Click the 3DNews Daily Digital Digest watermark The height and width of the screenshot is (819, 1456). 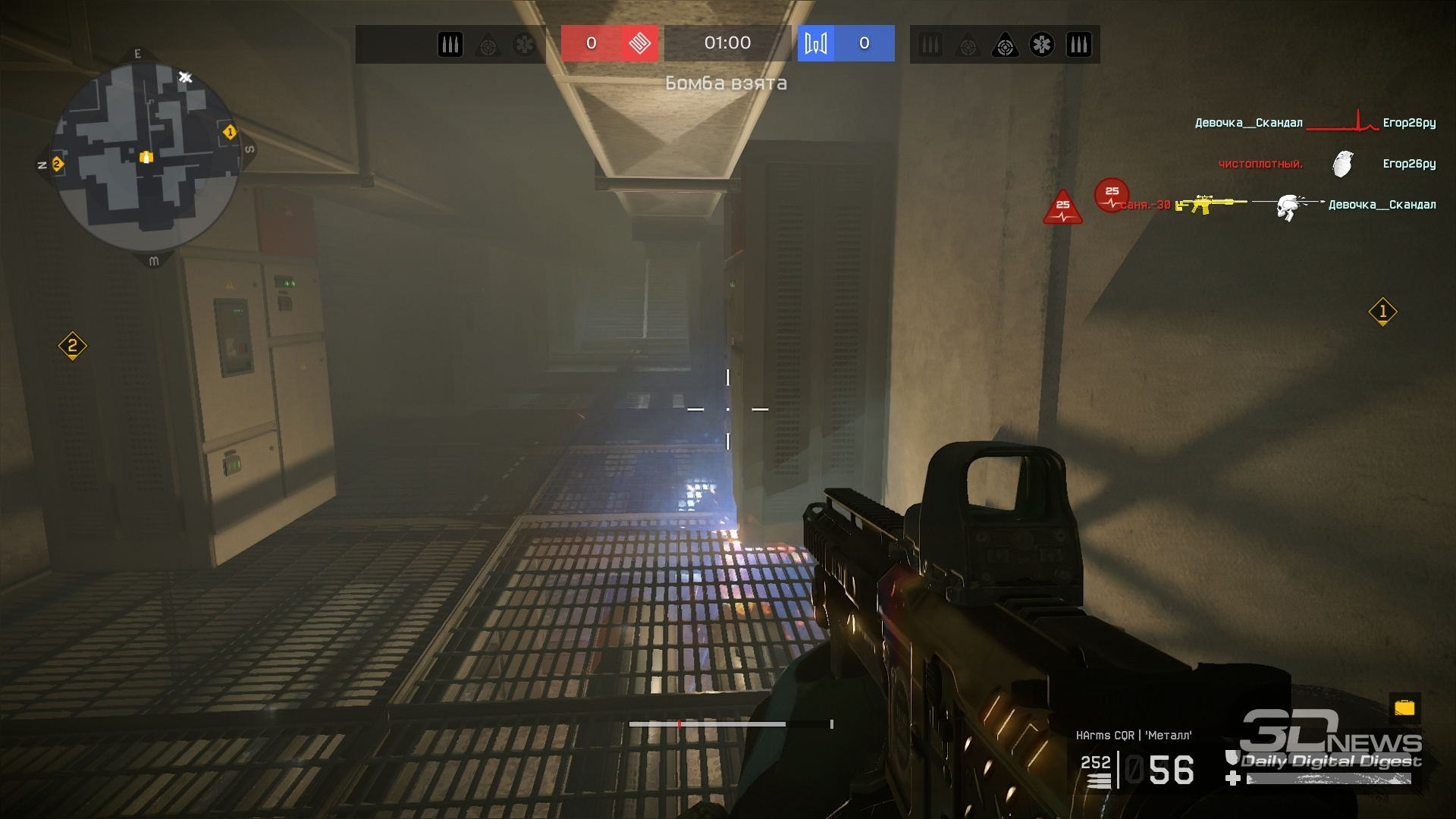click(1331, 742)
